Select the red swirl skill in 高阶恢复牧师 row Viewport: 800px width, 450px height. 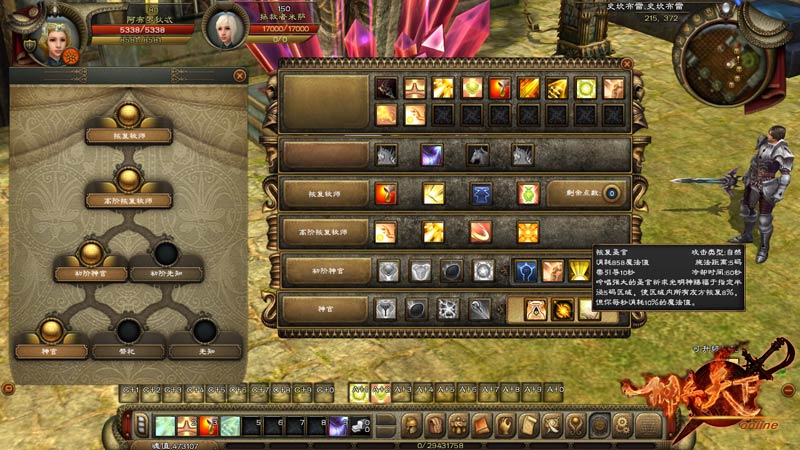tap(481, 233)
